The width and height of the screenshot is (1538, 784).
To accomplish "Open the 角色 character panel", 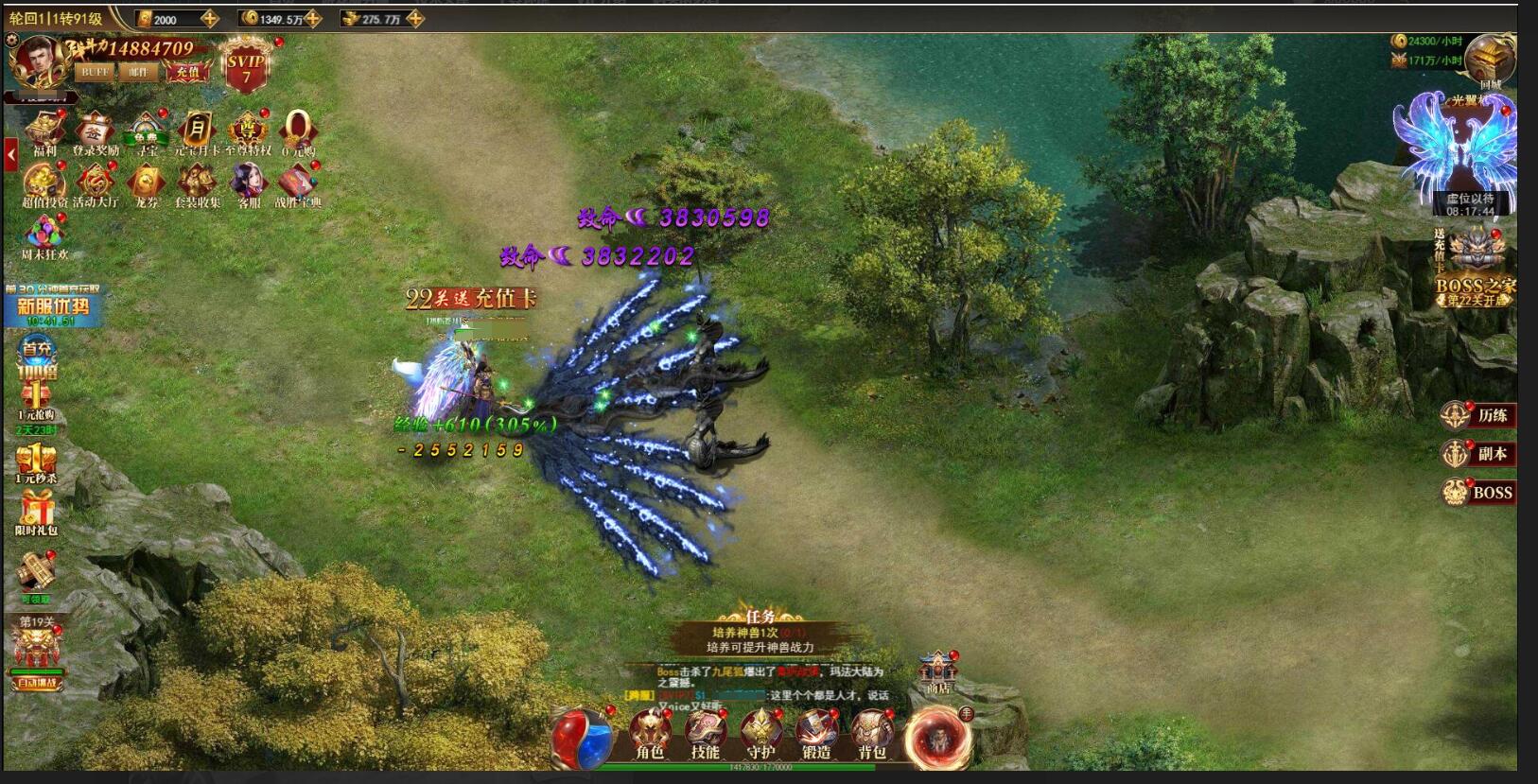I will pos(650,734).
